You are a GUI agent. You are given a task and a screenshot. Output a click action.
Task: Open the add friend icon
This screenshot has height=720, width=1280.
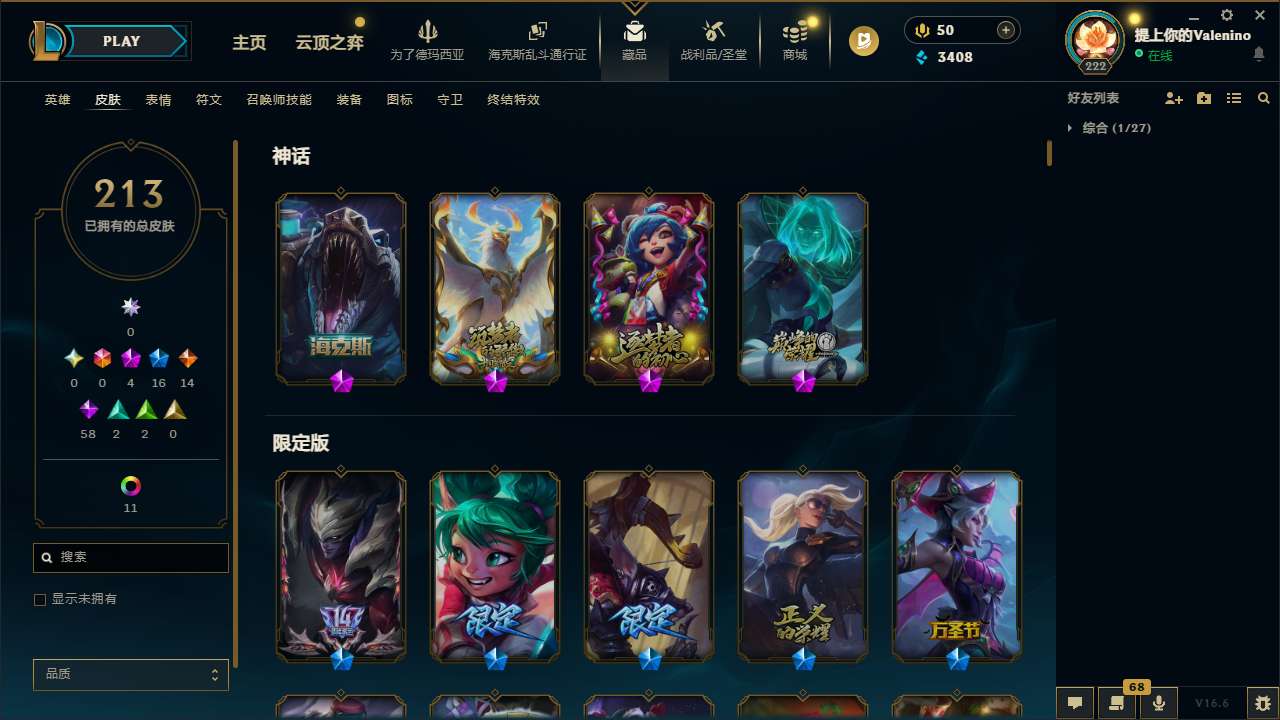1172,97
